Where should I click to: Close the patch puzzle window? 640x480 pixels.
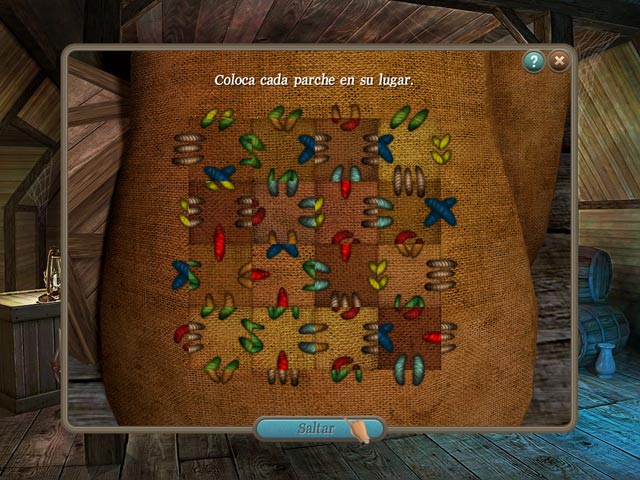click(x=559, y=62)
